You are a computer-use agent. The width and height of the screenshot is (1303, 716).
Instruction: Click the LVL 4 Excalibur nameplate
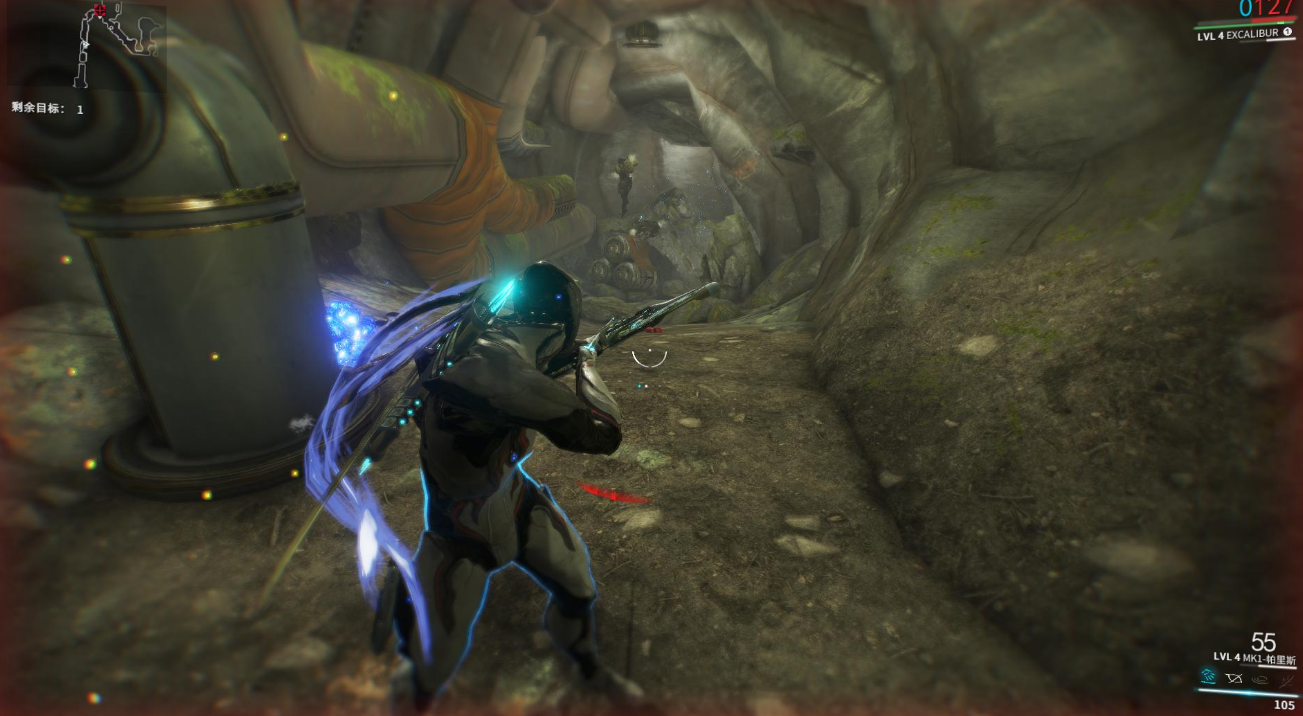(x=1238, y=35)
